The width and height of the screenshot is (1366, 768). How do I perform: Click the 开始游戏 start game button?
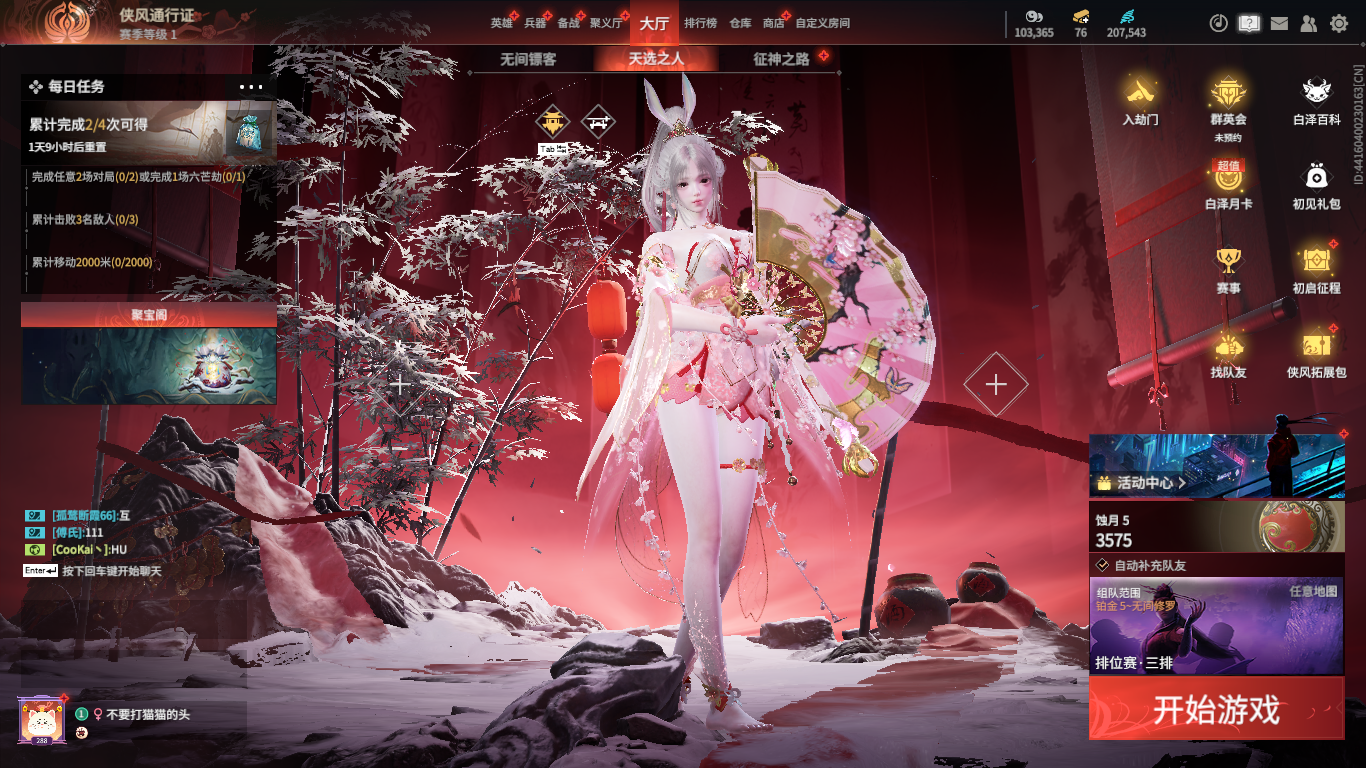coord(1216,709)
